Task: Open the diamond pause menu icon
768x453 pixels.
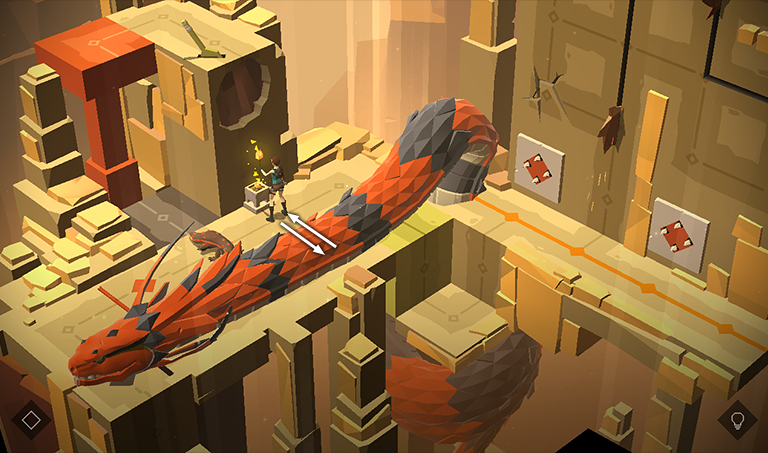Action: coord(31,418)
